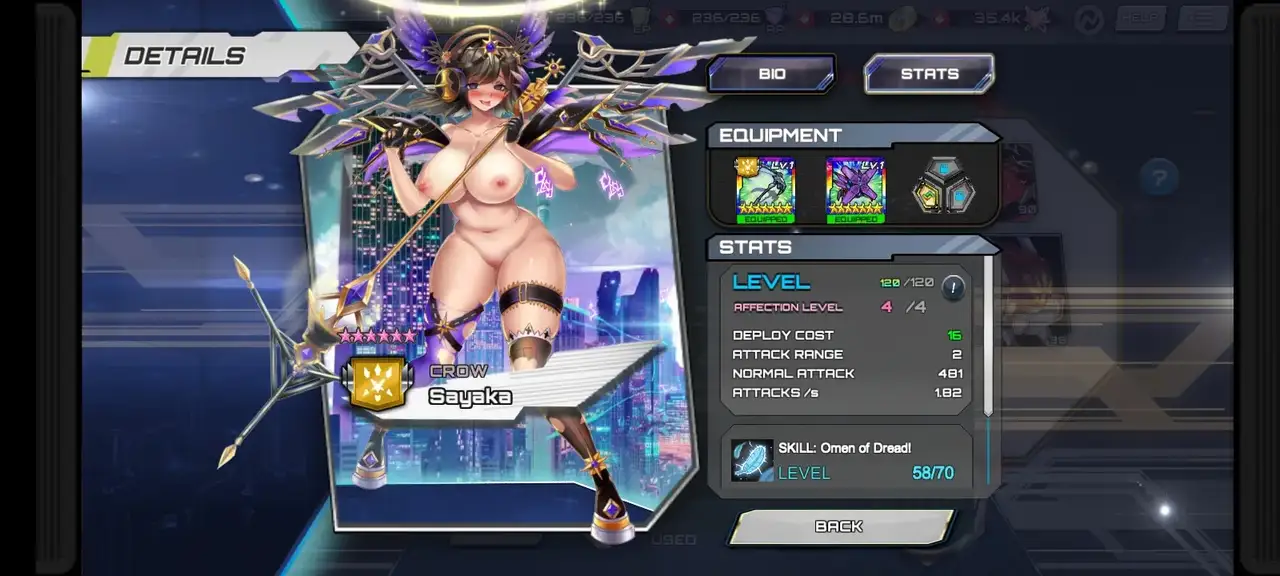Open the STATS tab
1280x576 pixels.
click(929, 74)
